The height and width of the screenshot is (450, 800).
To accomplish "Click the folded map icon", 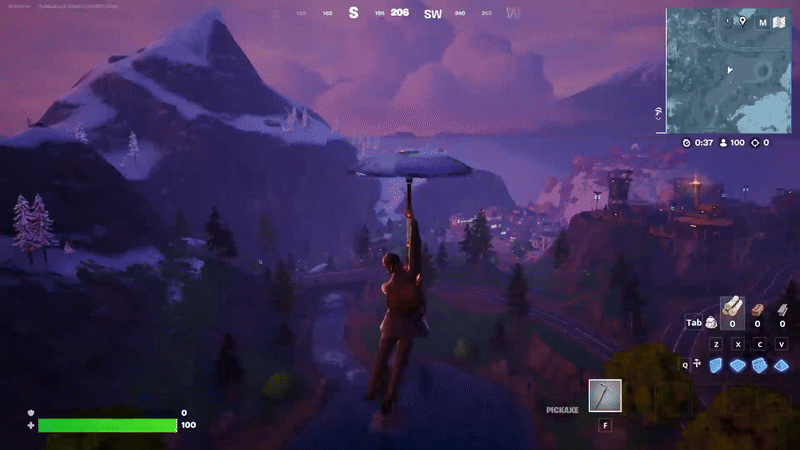I will pyautogui.click(x=780, y=22).
